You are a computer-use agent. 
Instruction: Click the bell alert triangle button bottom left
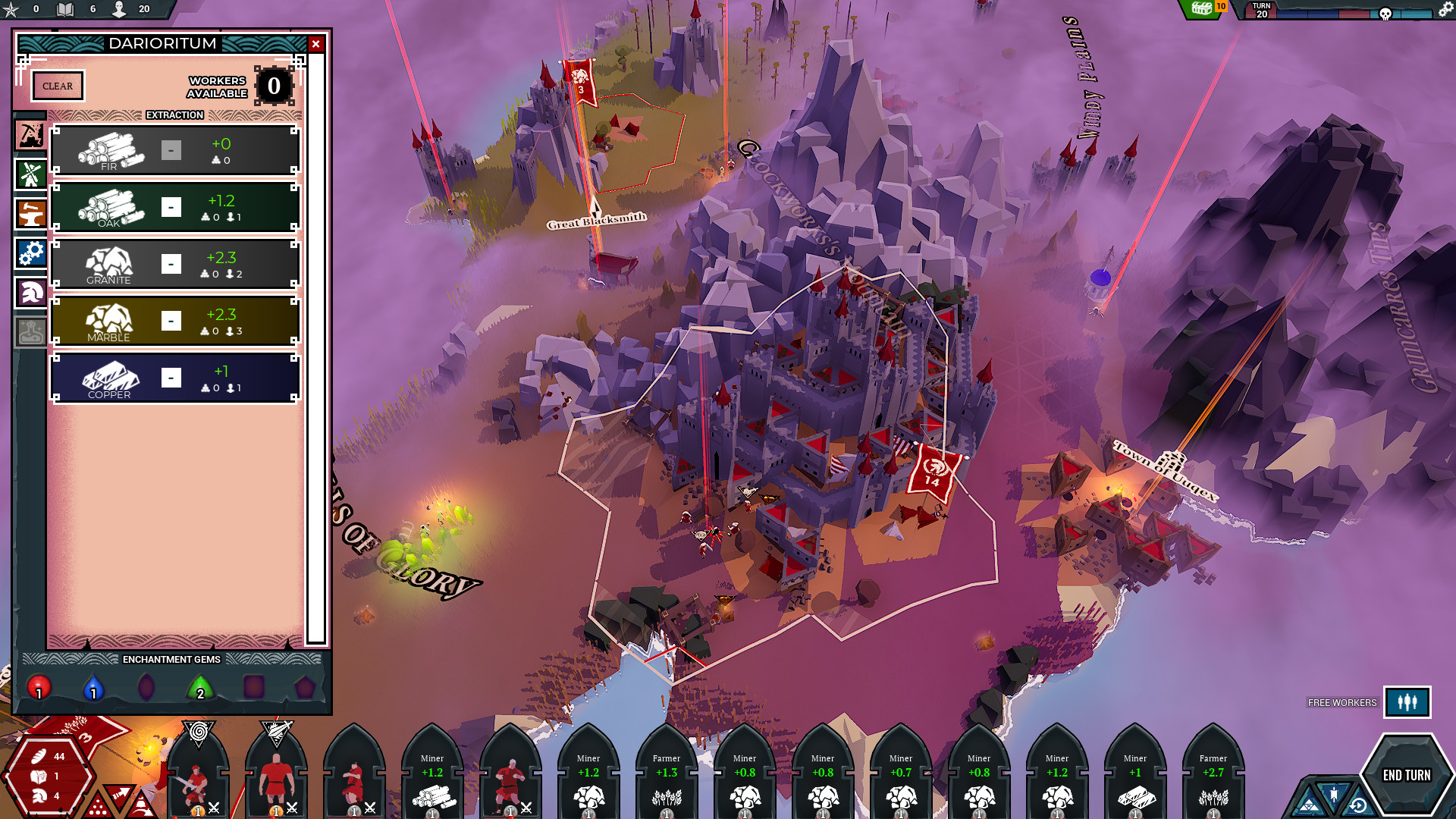[141, 806]
